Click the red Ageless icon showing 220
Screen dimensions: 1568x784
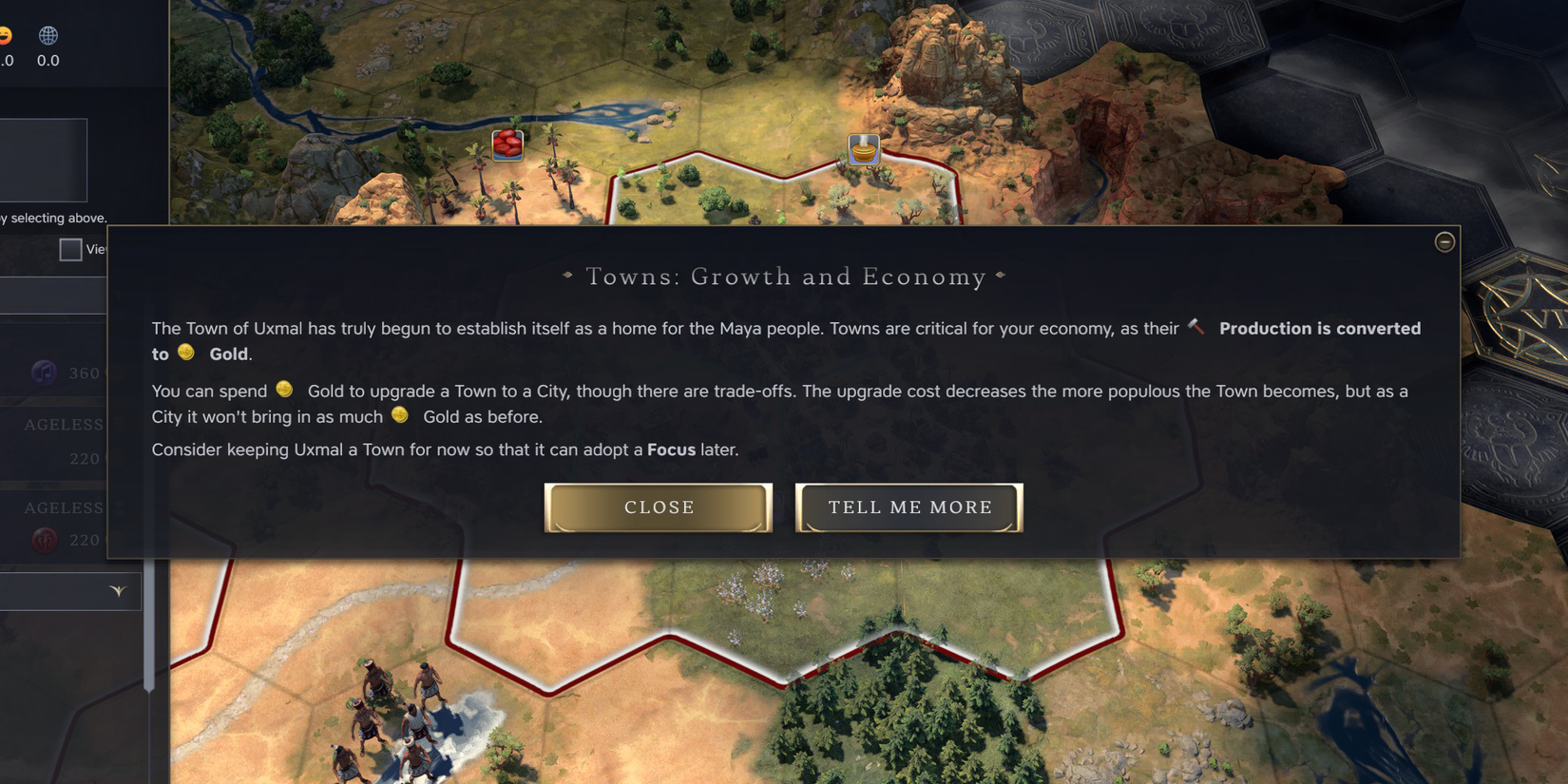(x=46, y=539)
